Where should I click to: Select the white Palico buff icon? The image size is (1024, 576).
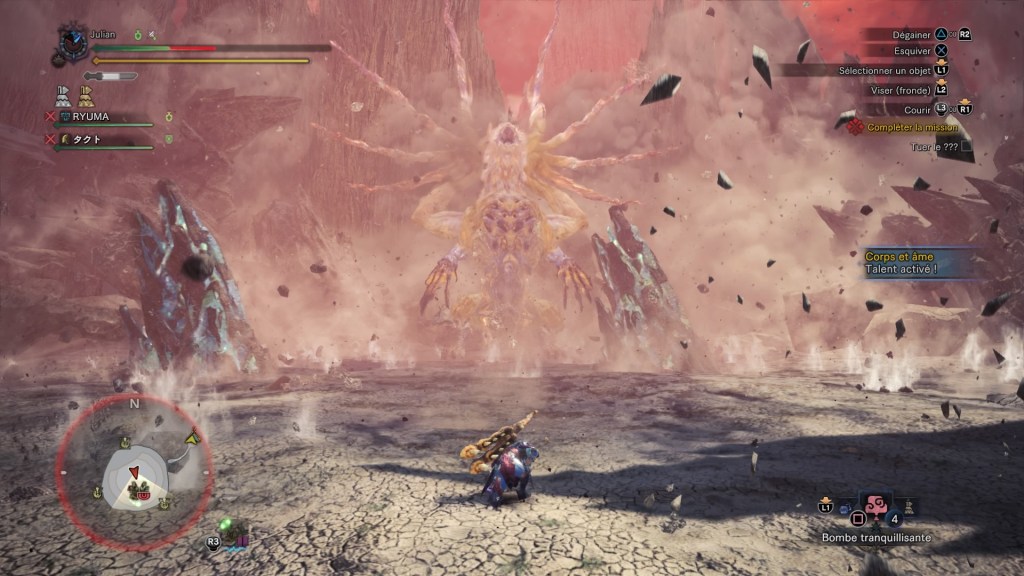(64, 96)
